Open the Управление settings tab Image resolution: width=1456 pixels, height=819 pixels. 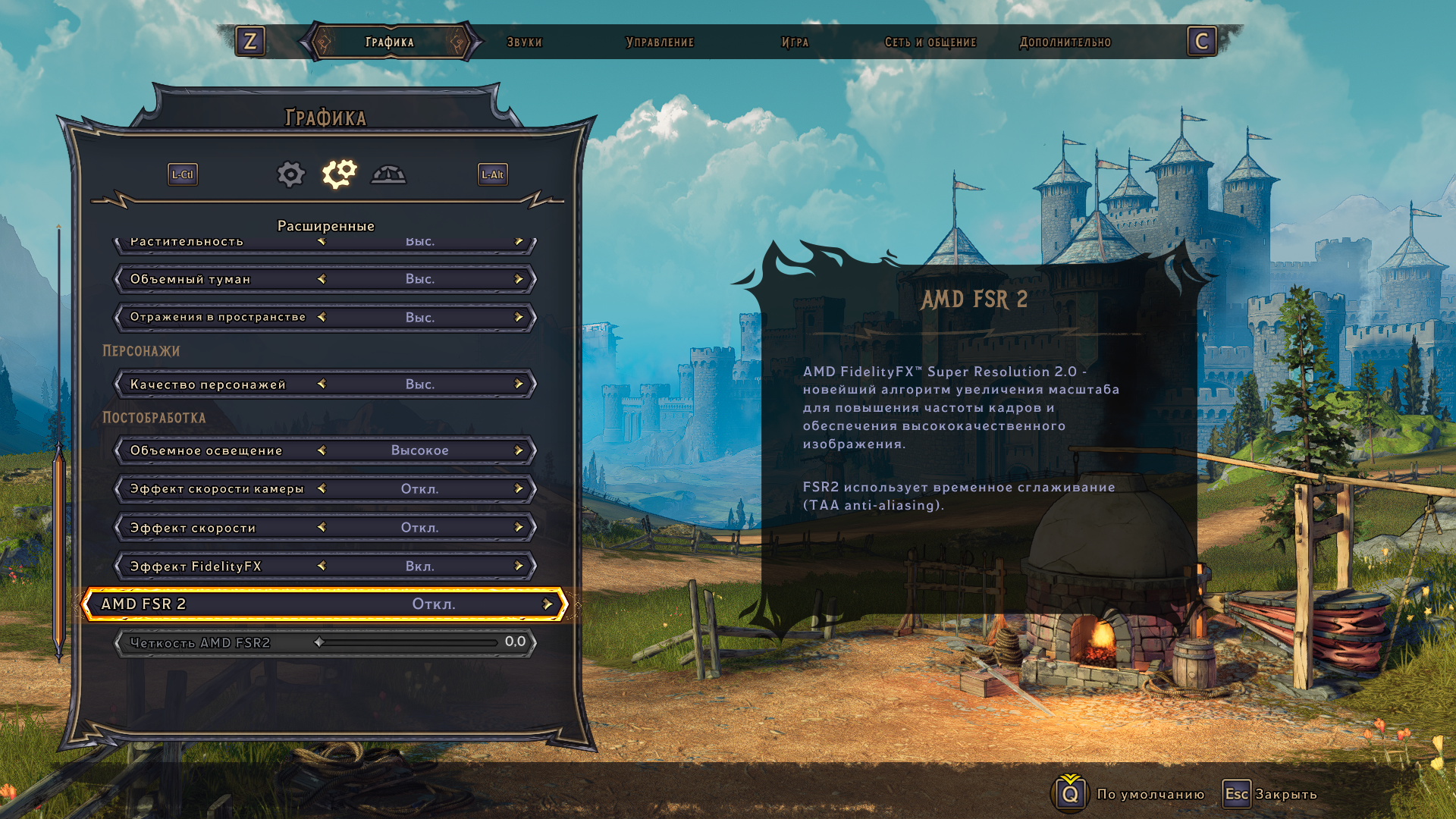(659, 42)
